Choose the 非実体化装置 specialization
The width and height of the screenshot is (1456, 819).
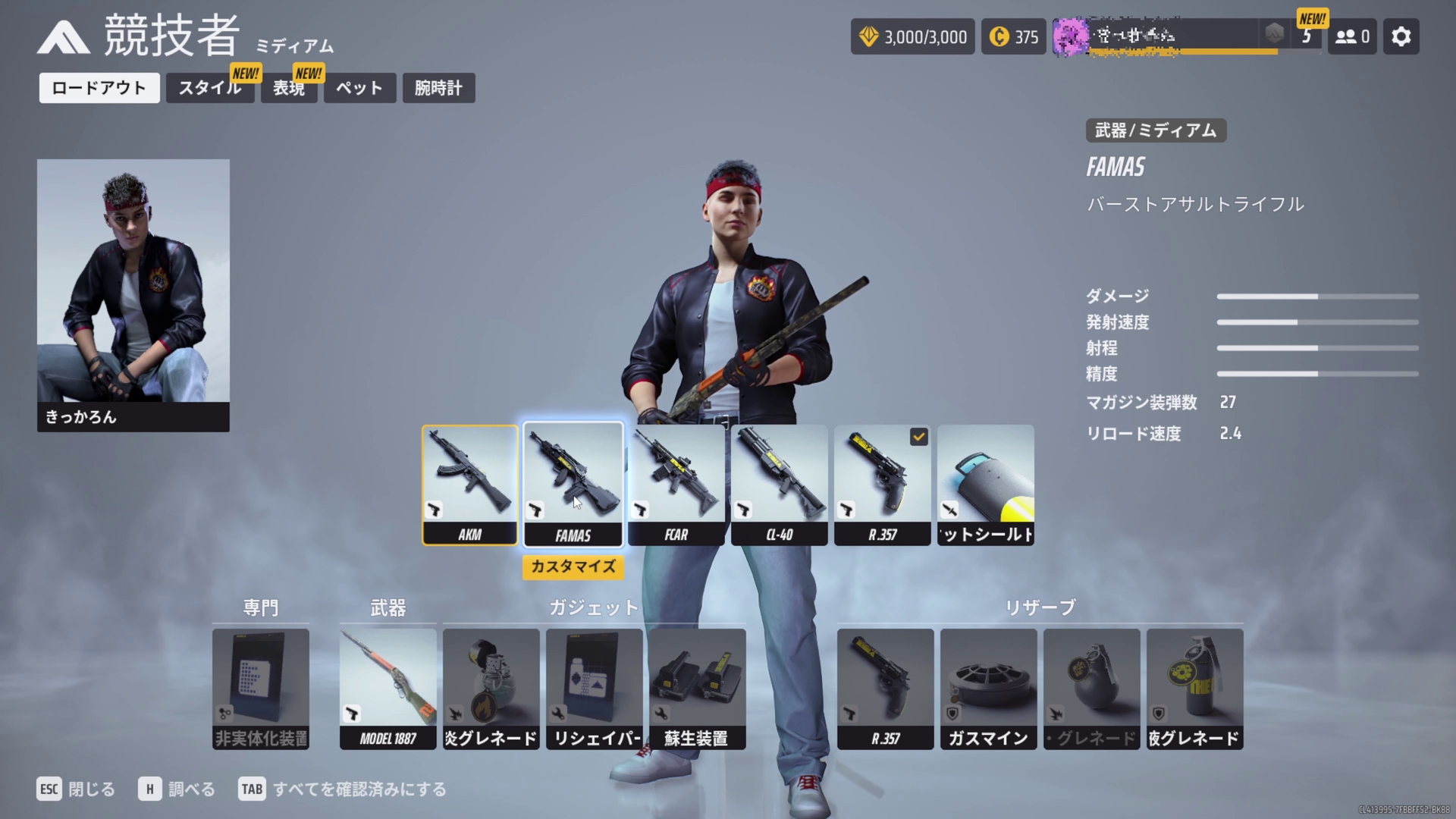click(x=260, y=682)
